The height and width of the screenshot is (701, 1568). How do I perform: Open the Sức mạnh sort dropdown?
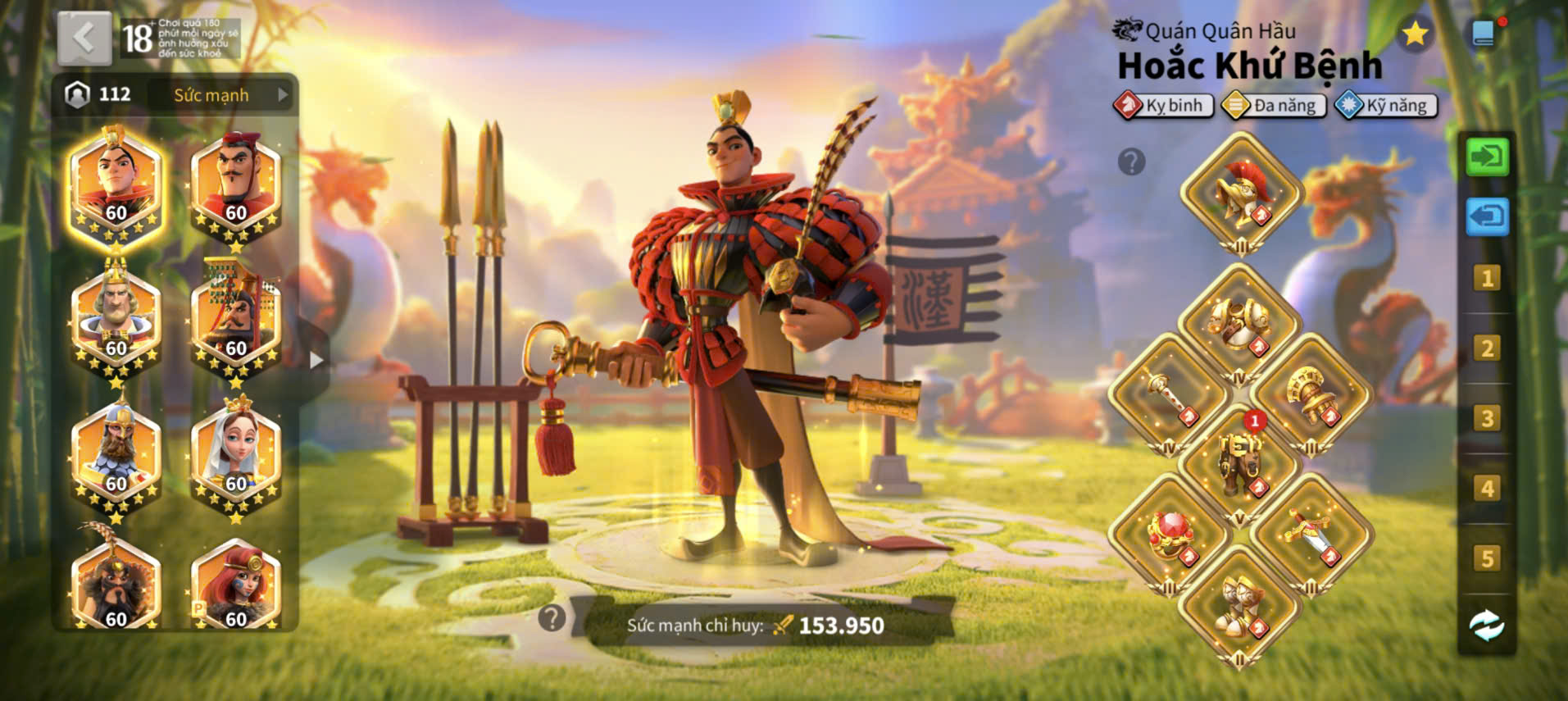point(221,95)
